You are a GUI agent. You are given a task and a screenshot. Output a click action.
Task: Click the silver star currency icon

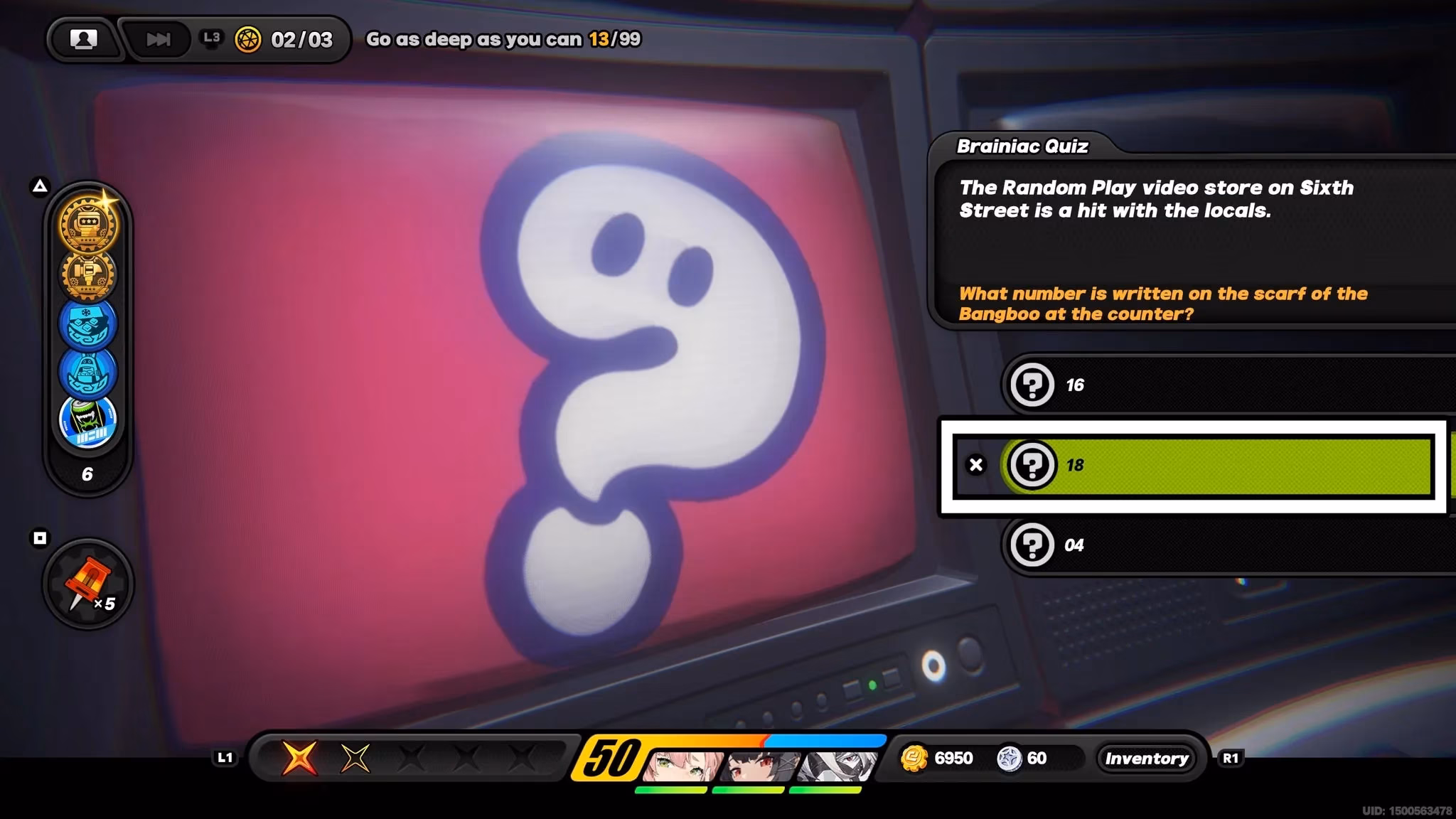1009,759
